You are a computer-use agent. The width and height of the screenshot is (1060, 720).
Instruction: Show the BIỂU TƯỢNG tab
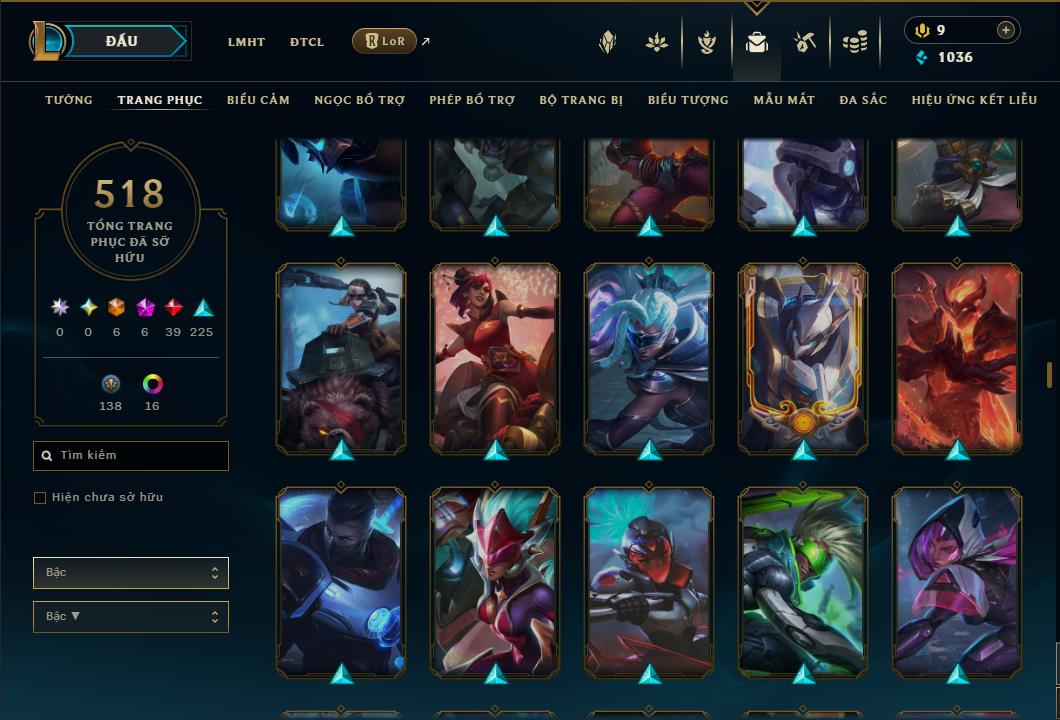(x=688, y=100)
